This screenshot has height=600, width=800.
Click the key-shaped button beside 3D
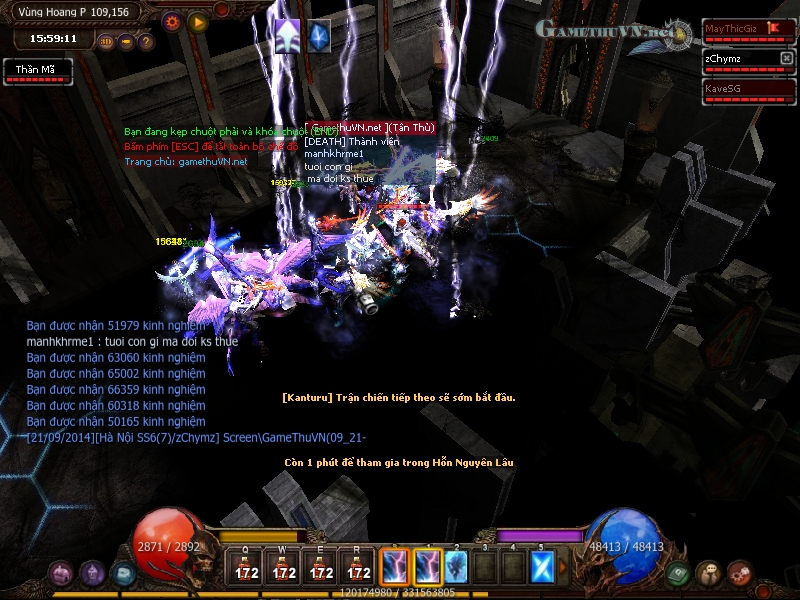pos(126,42)
